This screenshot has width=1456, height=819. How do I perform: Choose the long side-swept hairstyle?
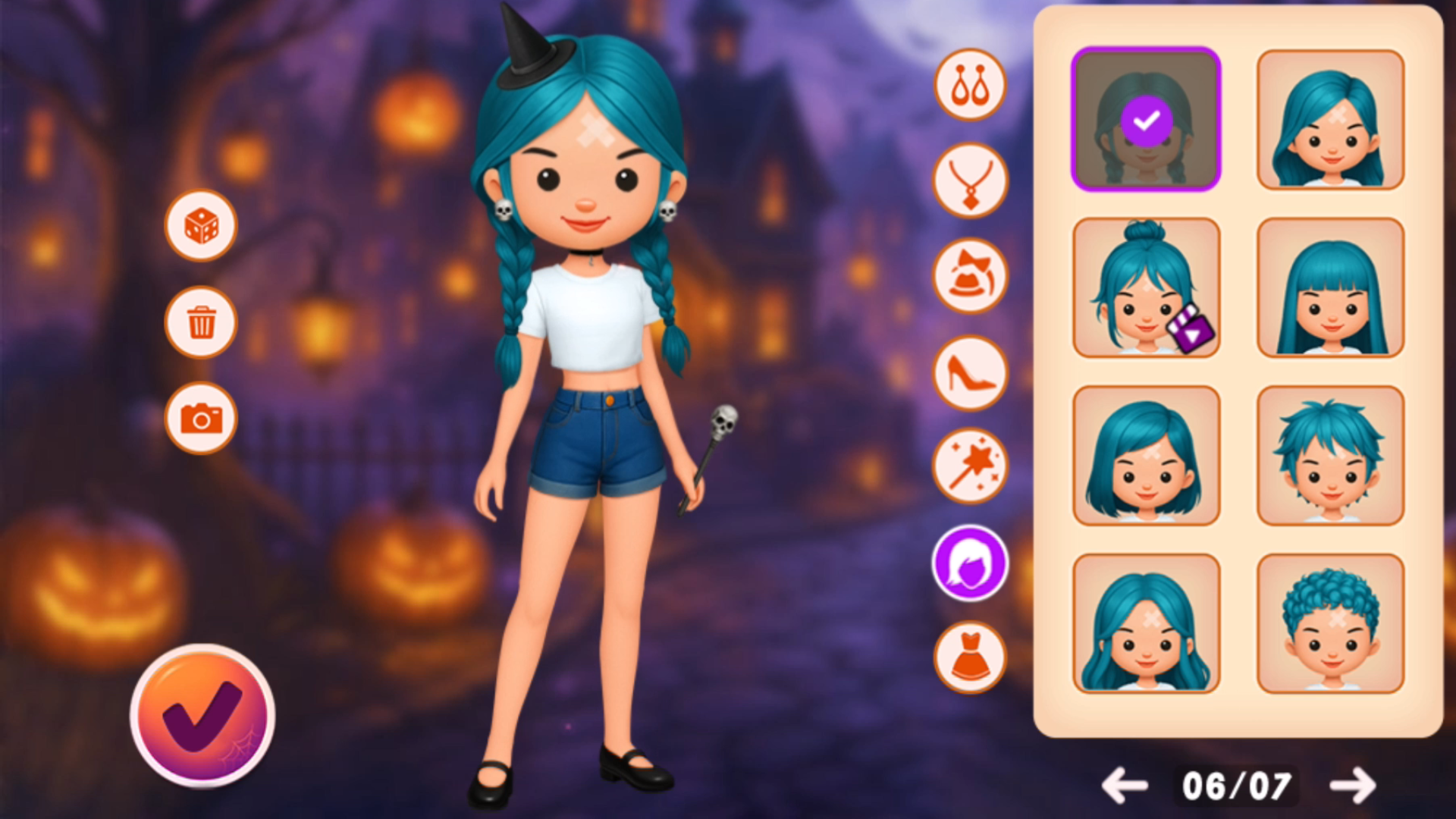[x=1330, y=119]
